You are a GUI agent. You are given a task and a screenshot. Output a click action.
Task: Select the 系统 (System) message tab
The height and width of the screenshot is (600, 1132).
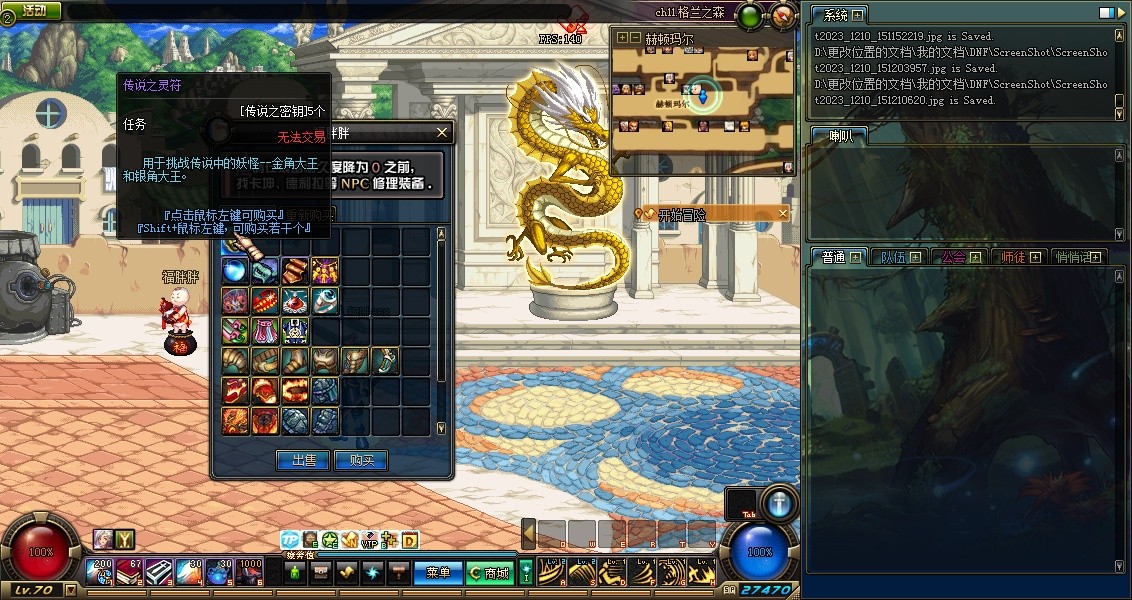pos(834,15)
